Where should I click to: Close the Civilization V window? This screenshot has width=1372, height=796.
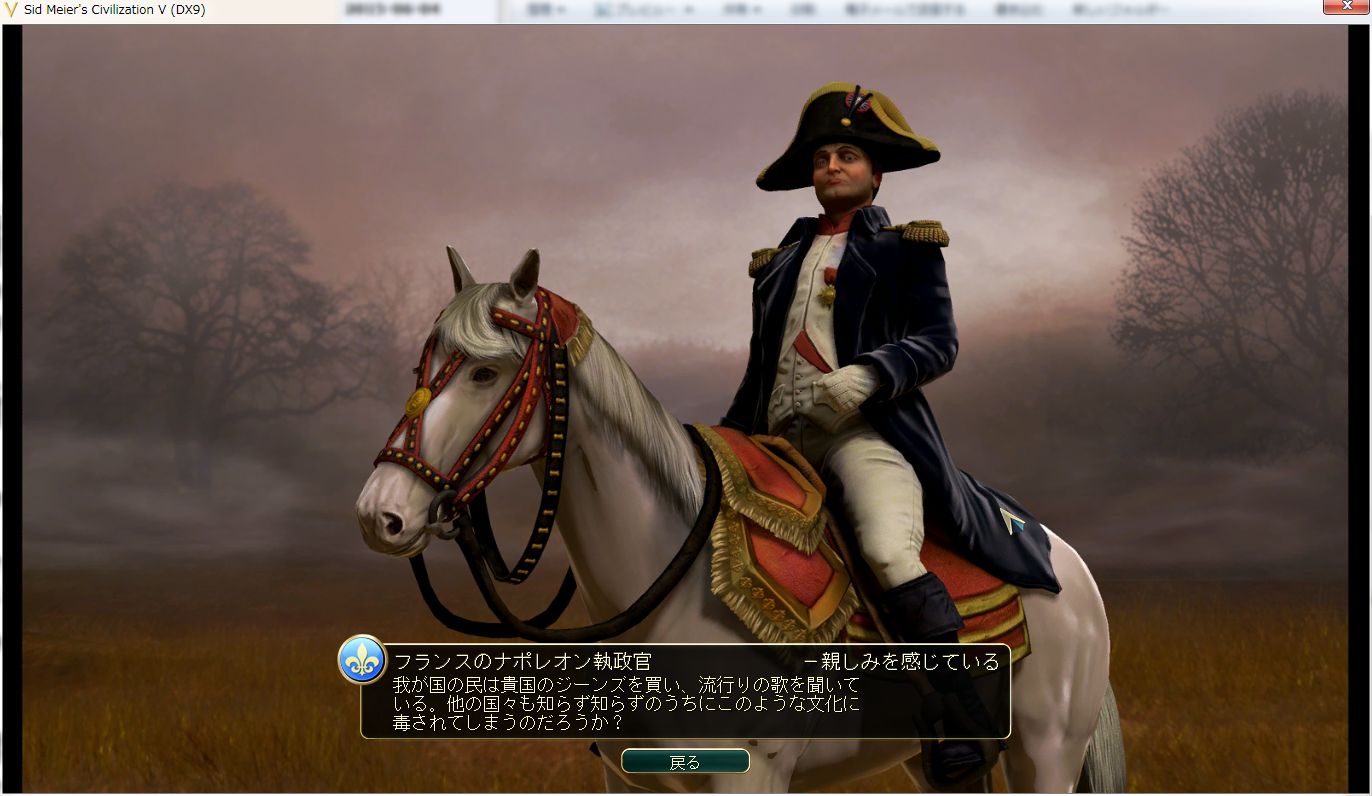click(1345, 8)
